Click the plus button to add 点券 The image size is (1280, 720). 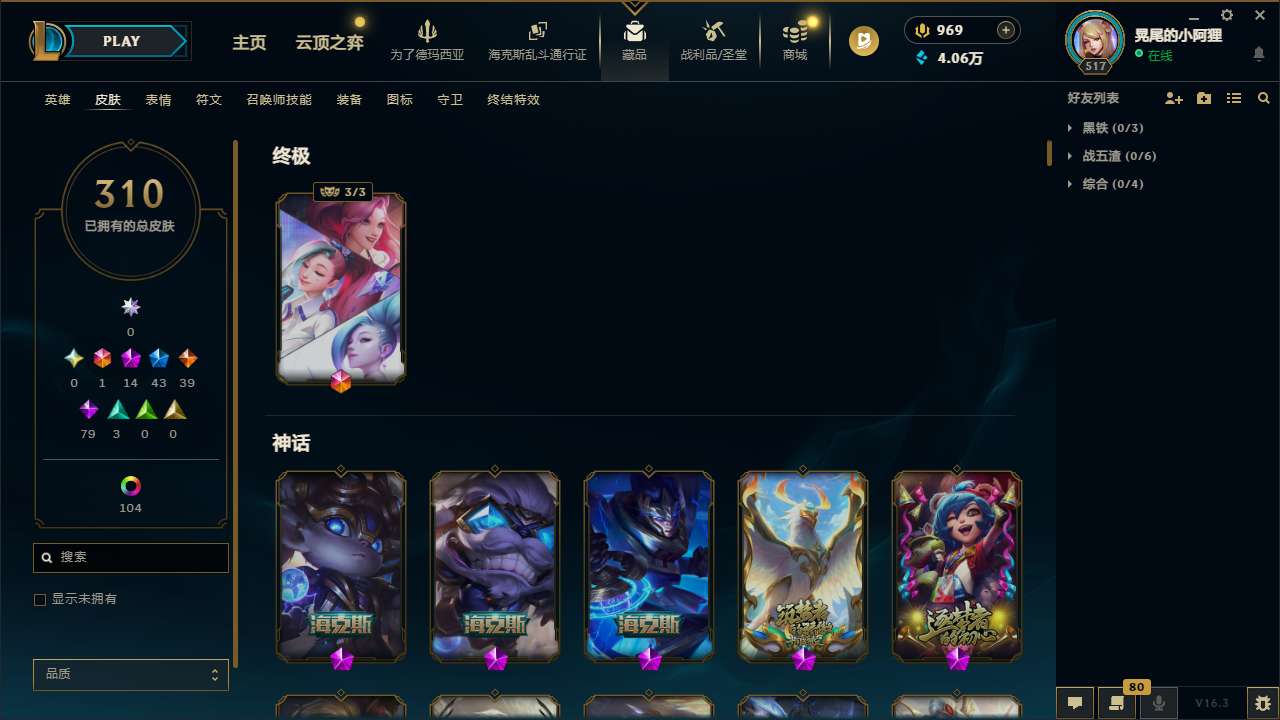1004,30
